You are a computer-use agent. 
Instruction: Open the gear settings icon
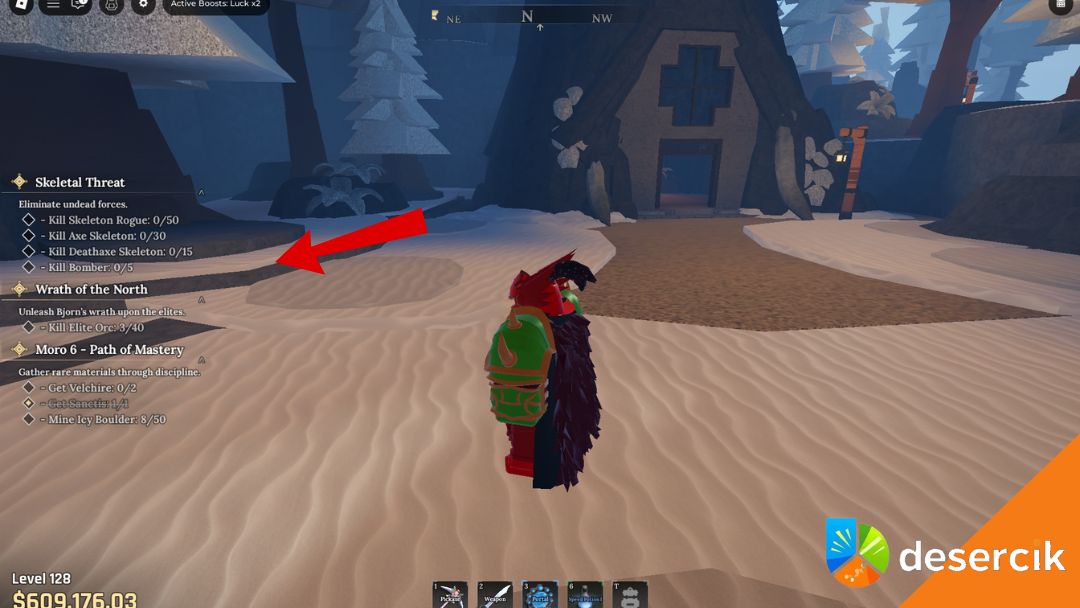(144, 4)
